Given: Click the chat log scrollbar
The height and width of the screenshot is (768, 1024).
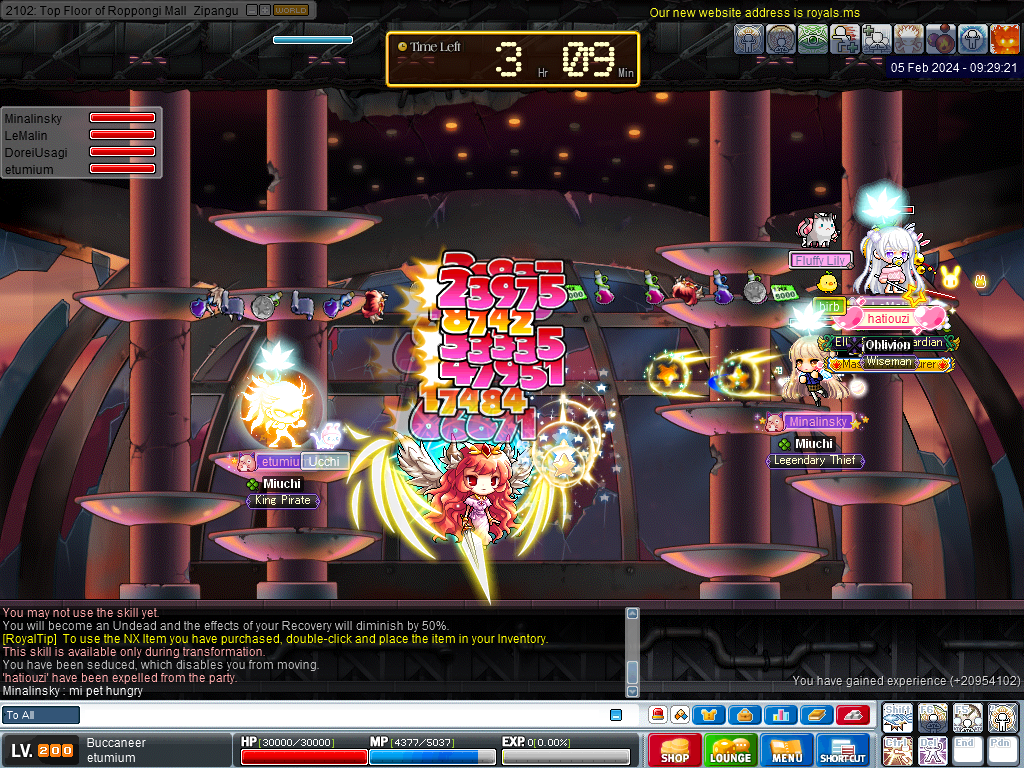Looking at the screenshot, I should [632, 650].
